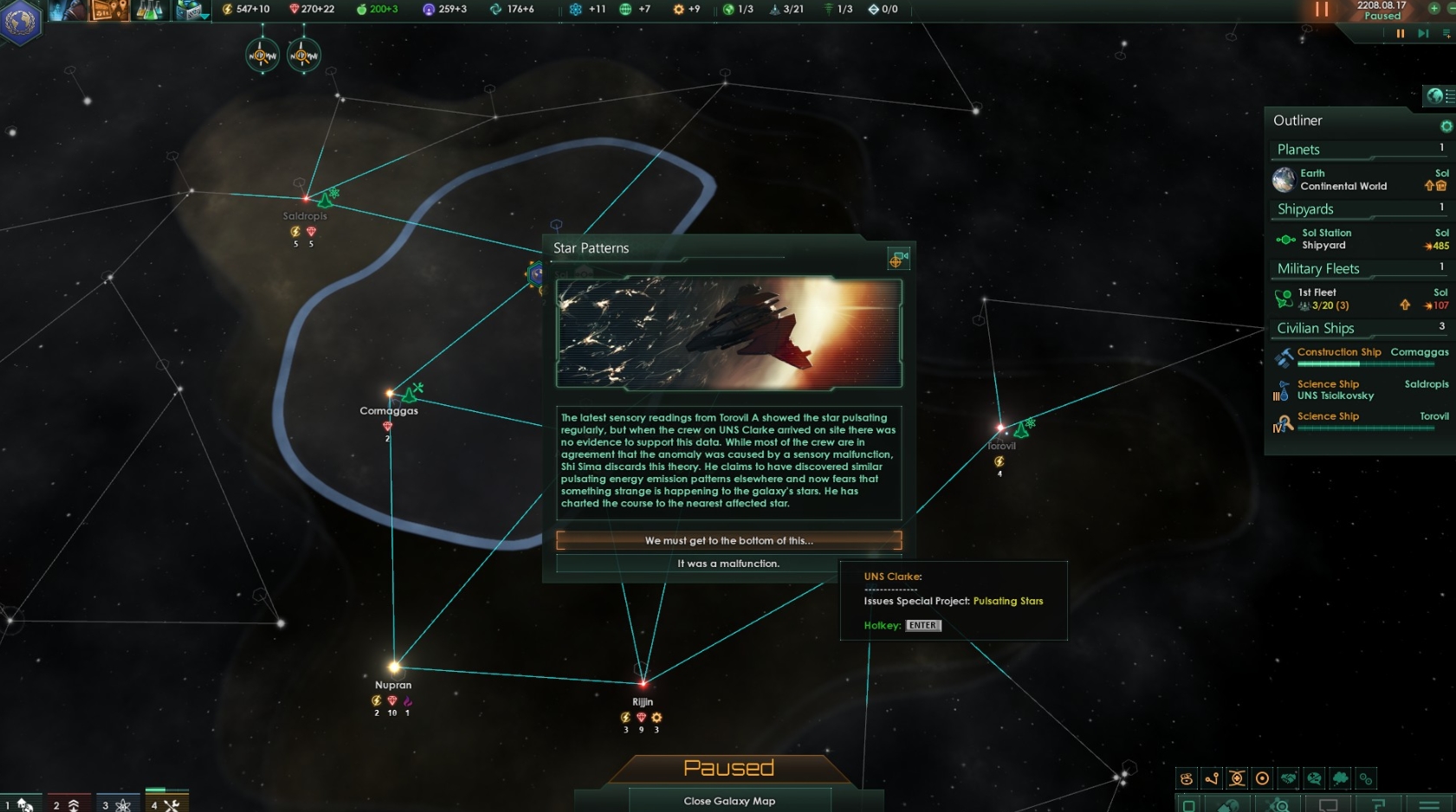Select the research flasks icon
The height and width of the screenshot is (812, 1456).
coord(149,11)
